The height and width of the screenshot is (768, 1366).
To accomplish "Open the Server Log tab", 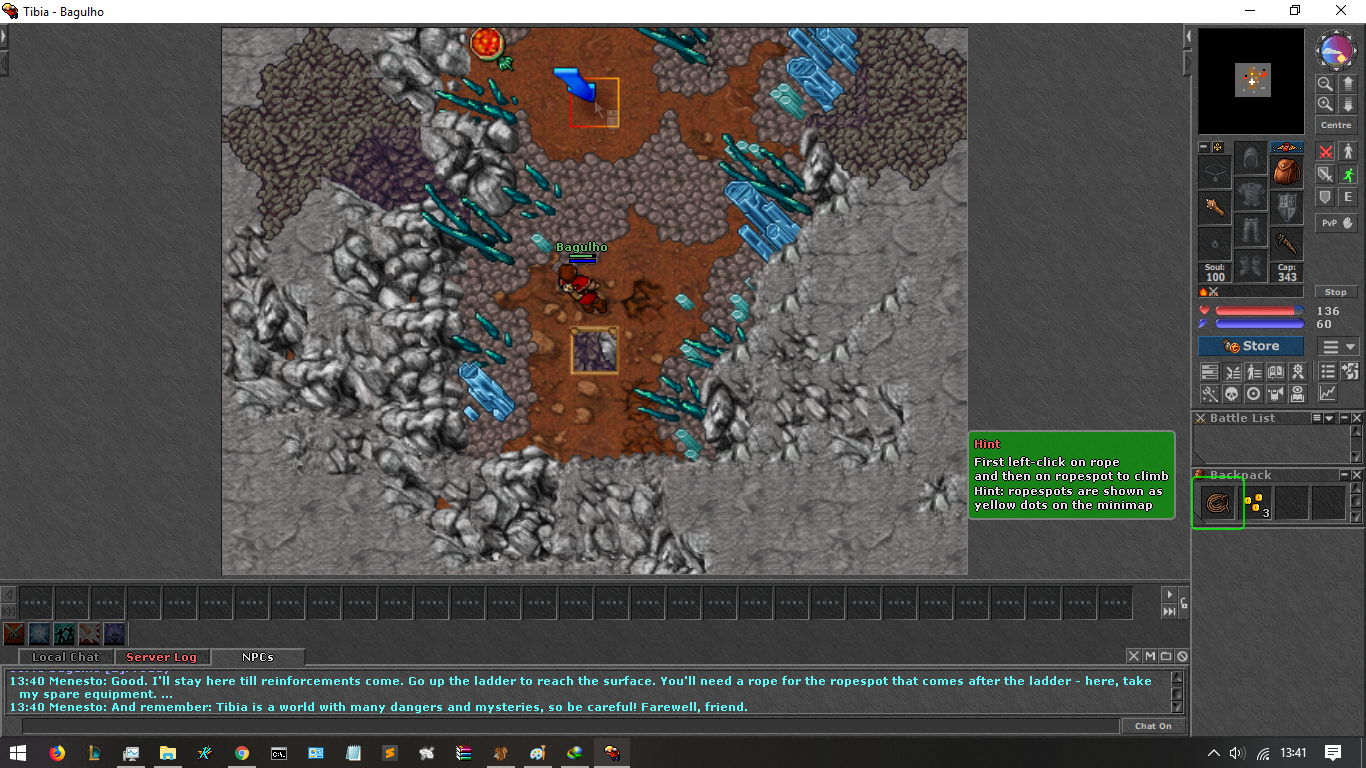I will [x=161, y=657].
